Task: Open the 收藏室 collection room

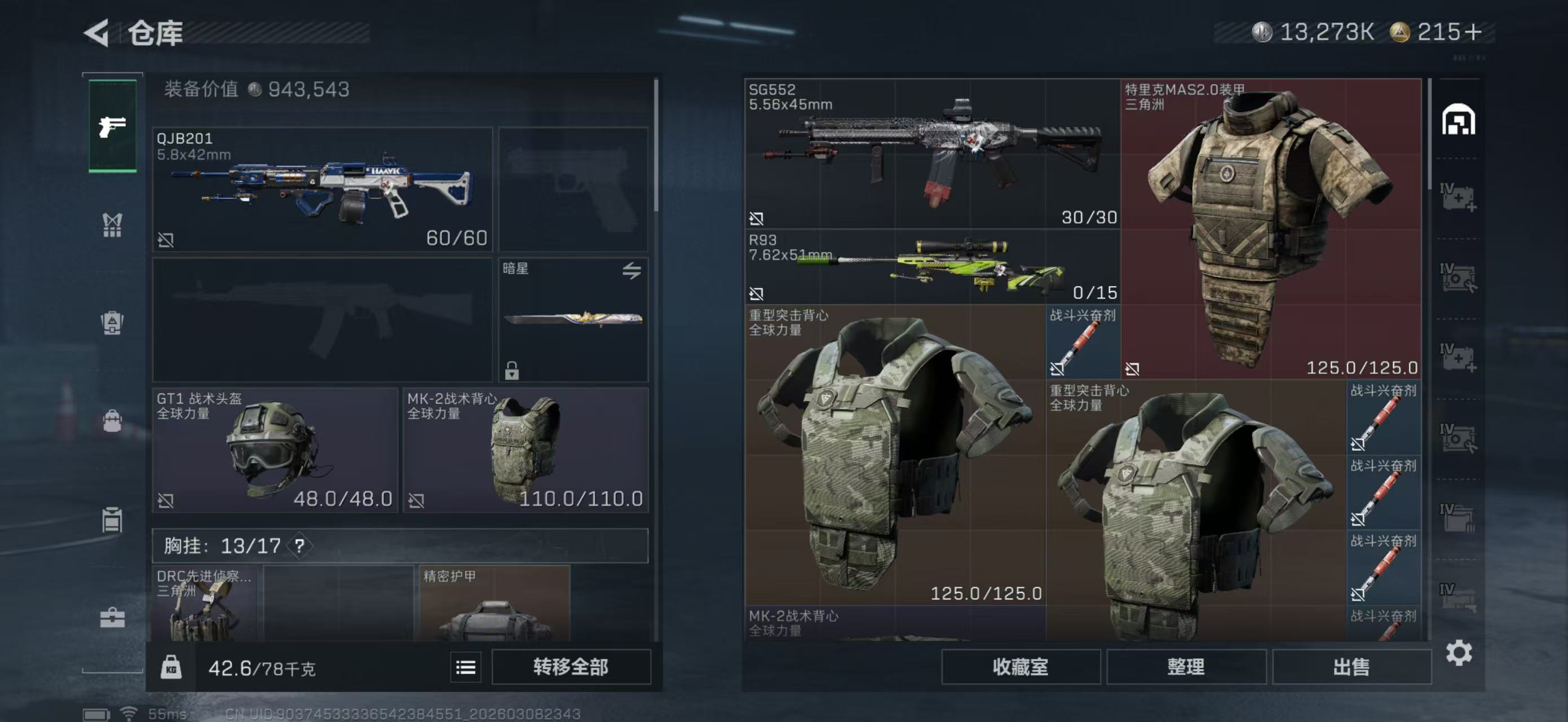Action: coord(1020,667)
